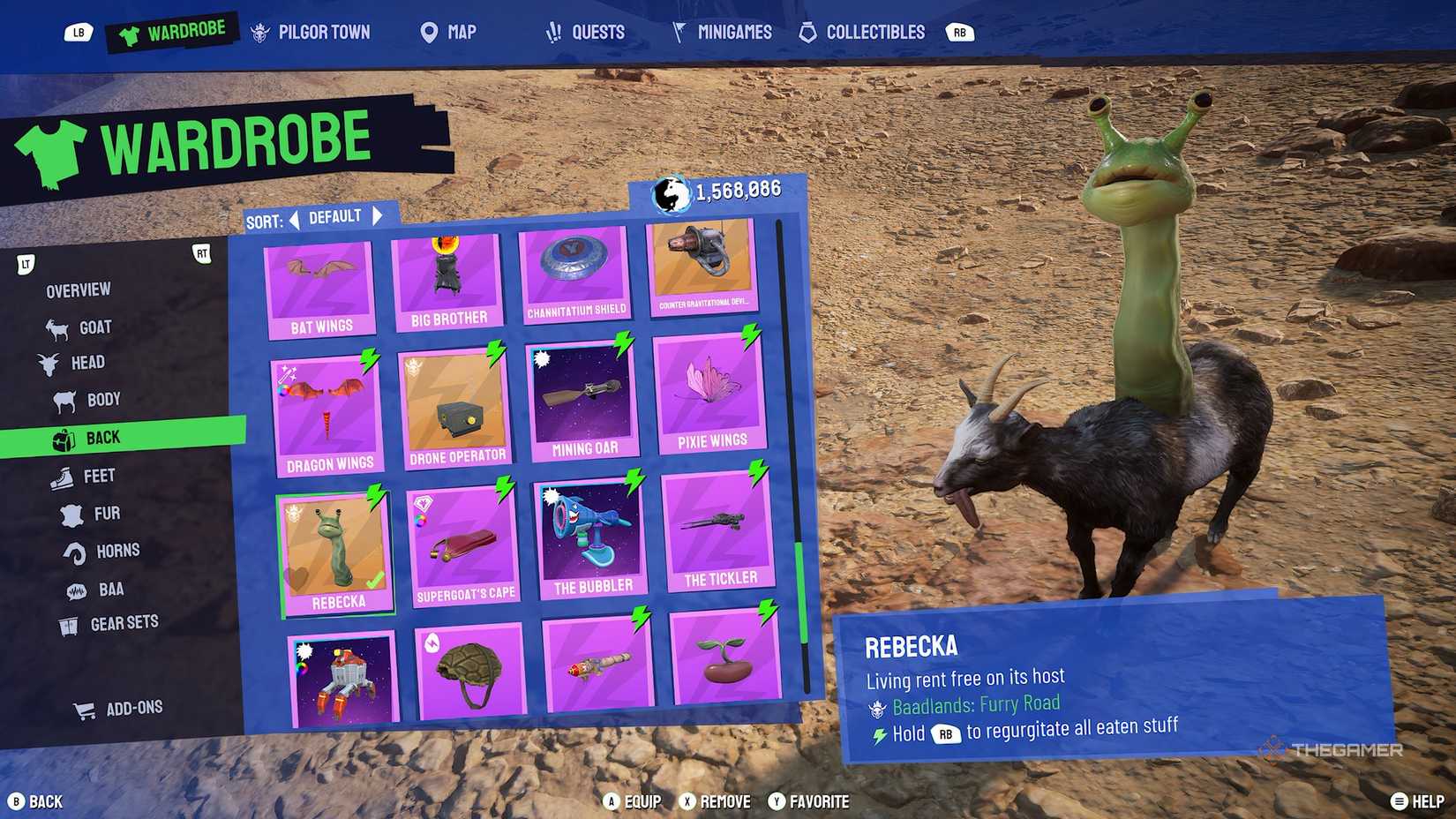This screenshot has height=819, width=1456.
Task: Open the Map from the top bar
Action: pyautogui.click(x=447, y=32)
